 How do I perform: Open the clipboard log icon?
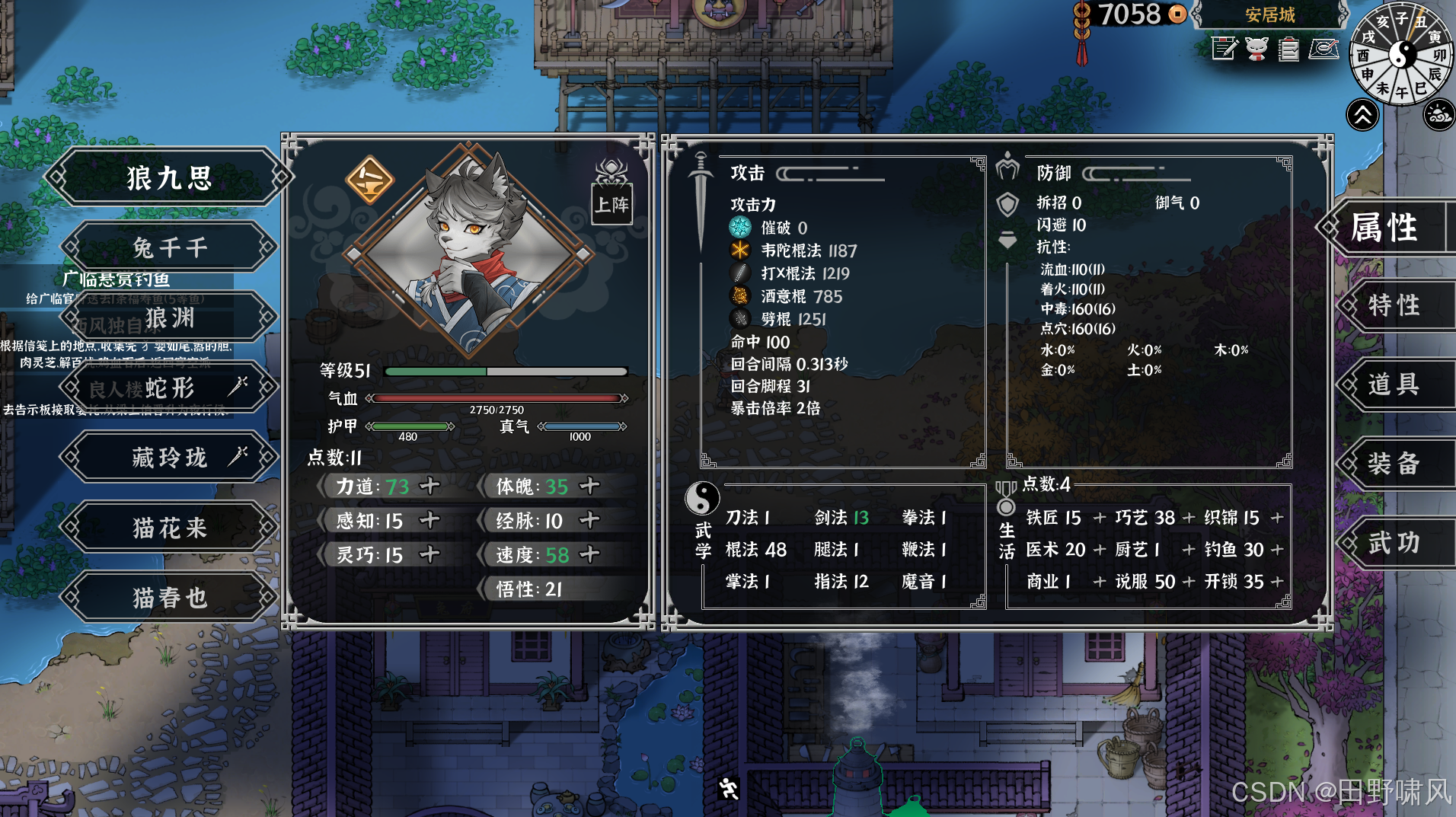(1288, 49)
